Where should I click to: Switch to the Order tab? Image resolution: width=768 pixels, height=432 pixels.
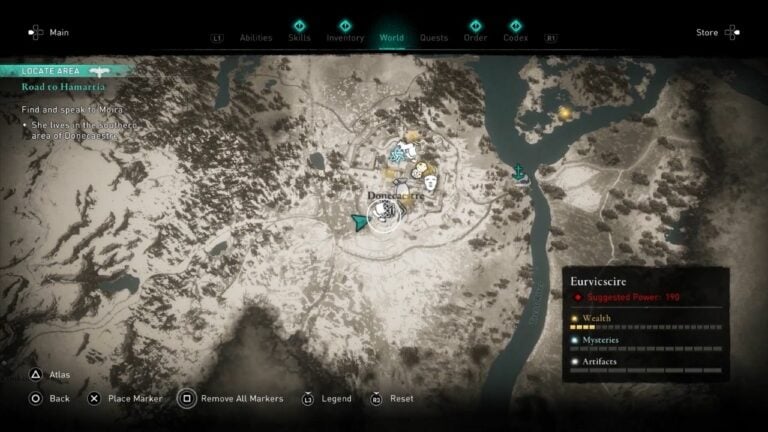(x=476, y=38)
